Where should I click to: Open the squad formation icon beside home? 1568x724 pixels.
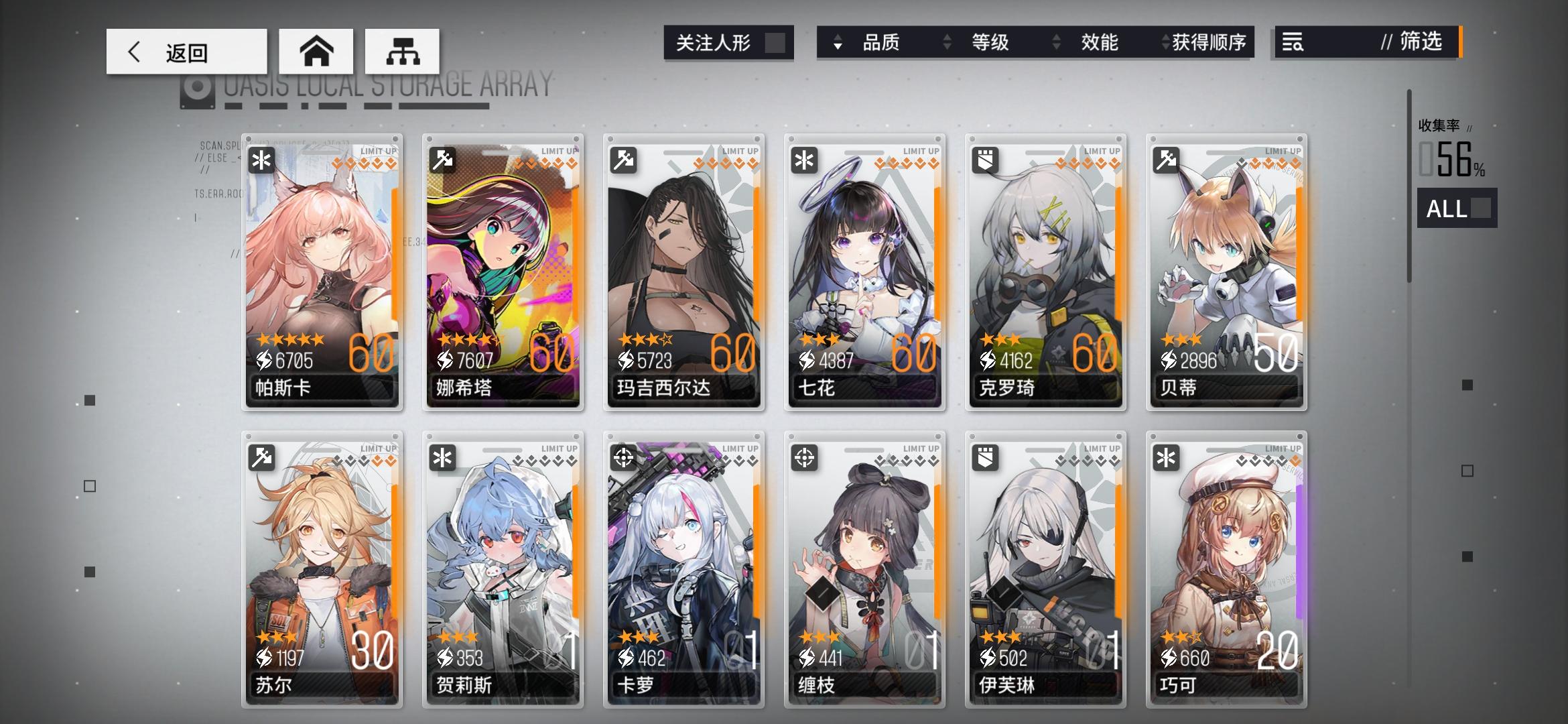tap(402, 50)
